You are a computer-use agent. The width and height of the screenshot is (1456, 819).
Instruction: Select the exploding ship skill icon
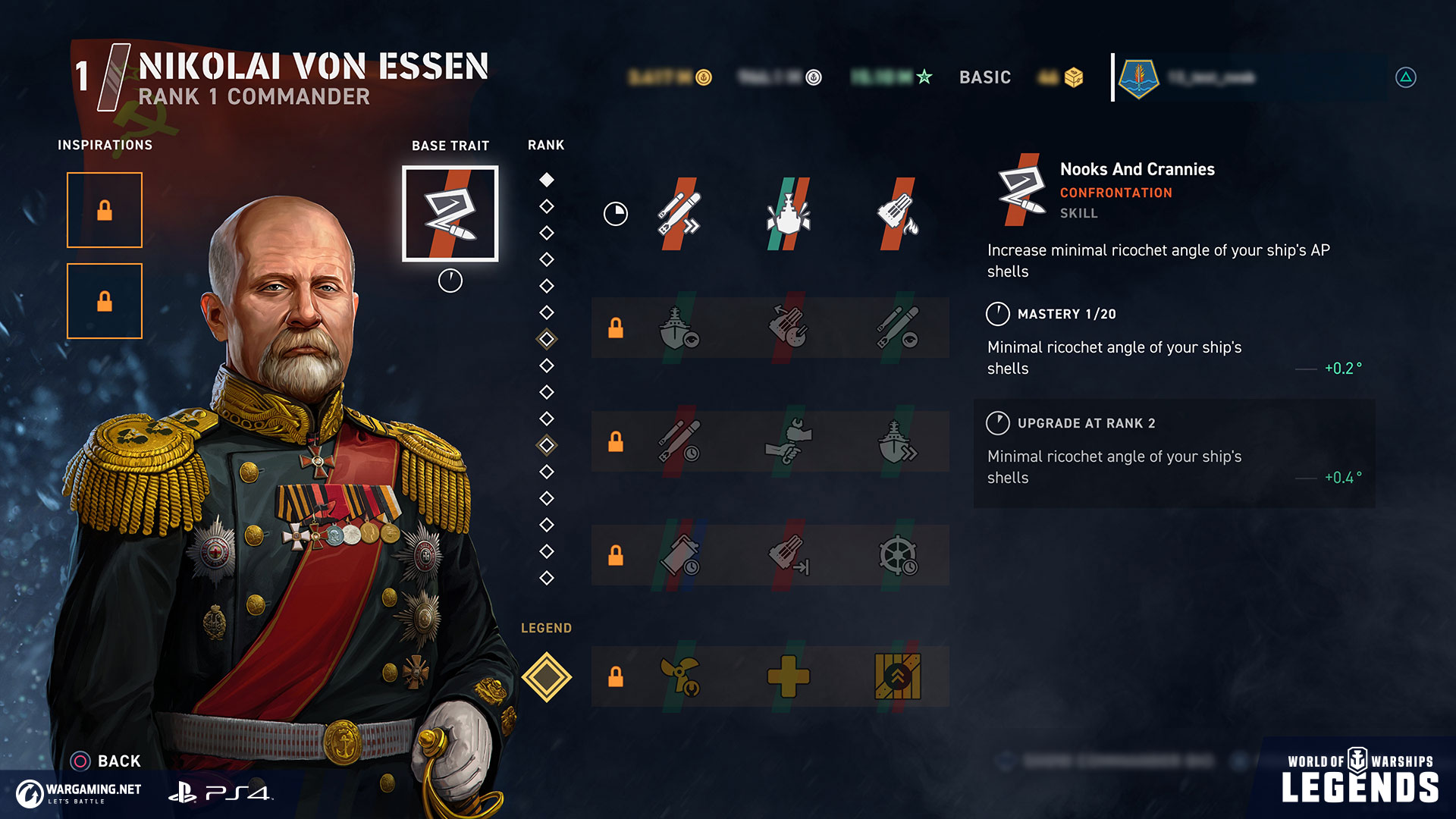[x=788, y=214]
